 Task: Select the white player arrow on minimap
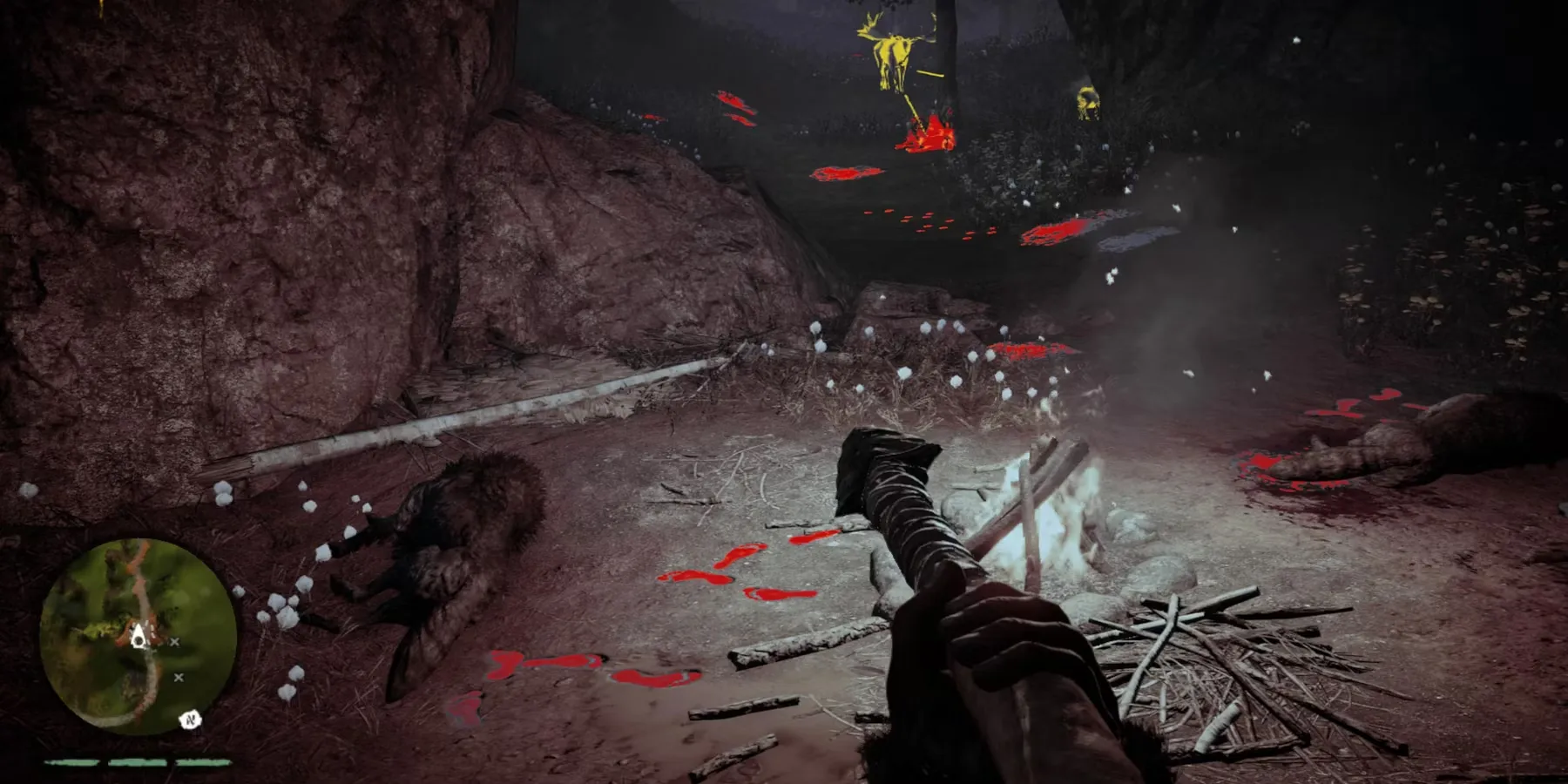pos(138,638)
